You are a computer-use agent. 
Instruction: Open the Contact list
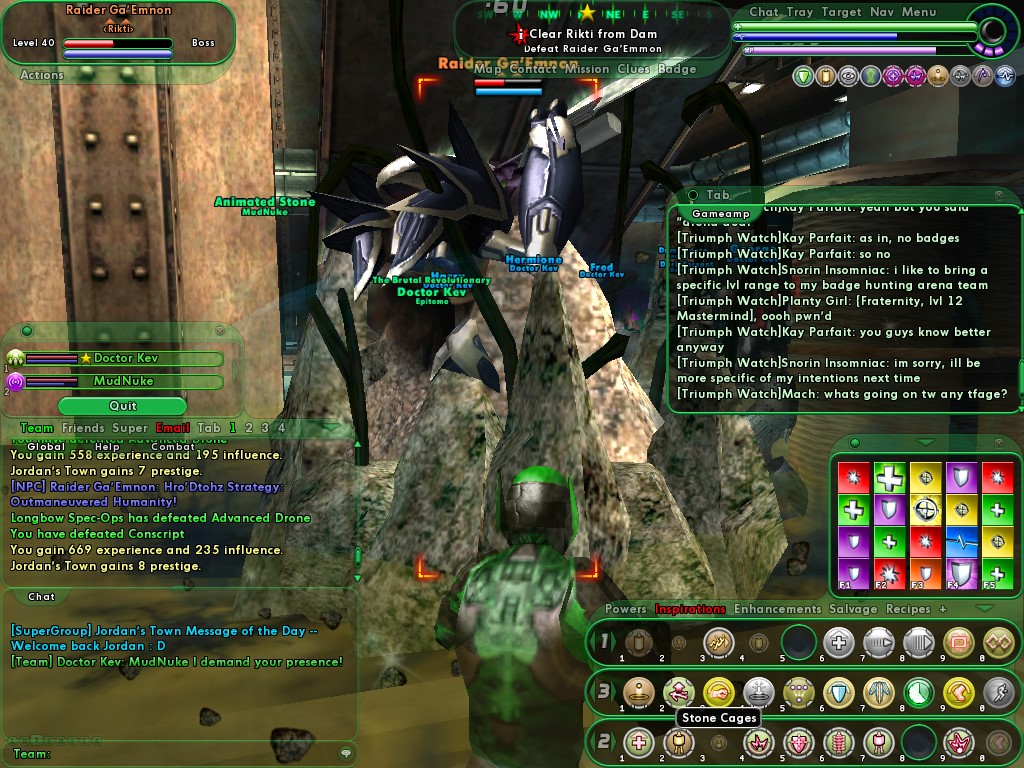[533, 69]
